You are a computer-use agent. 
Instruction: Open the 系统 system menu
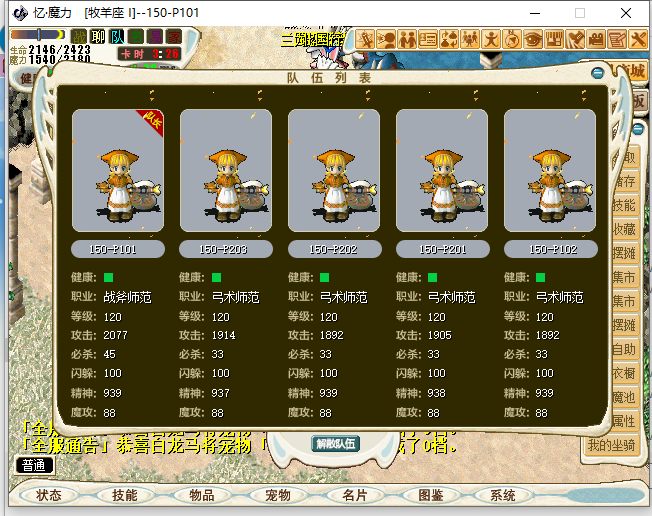(503, 495)
